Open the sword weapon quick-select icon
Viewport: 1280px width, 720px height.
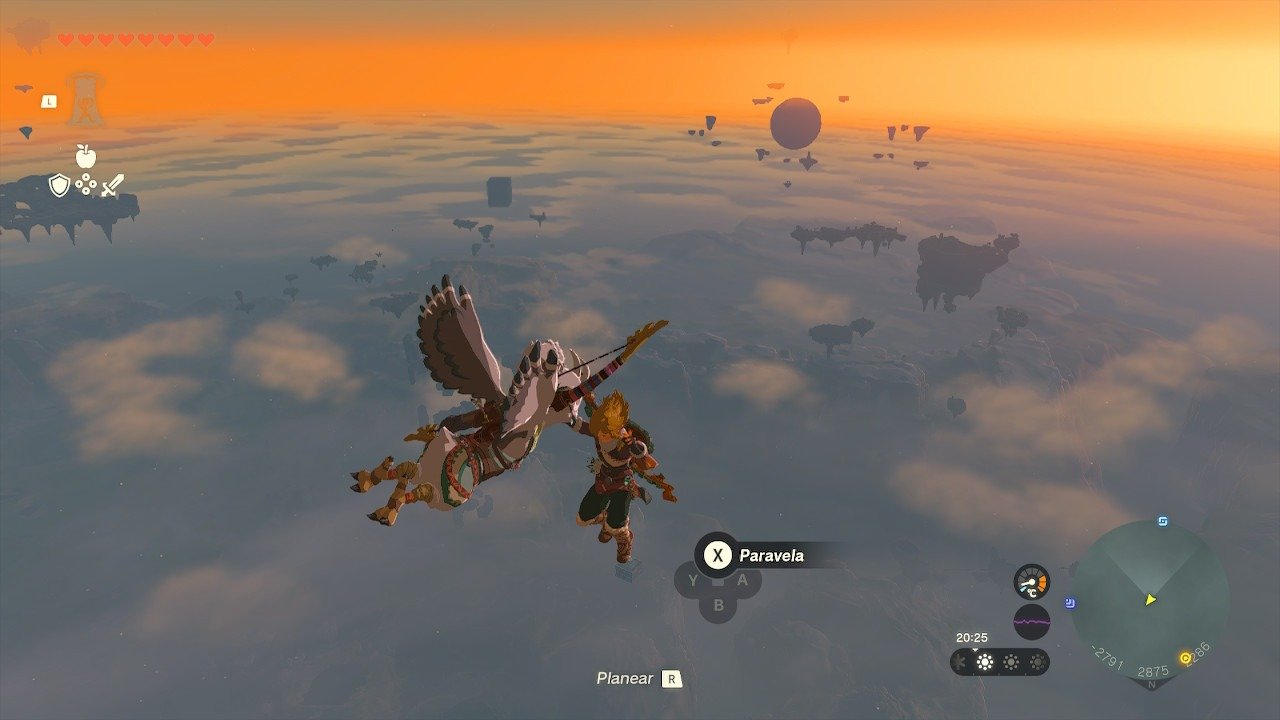click(x=112, y=185)
